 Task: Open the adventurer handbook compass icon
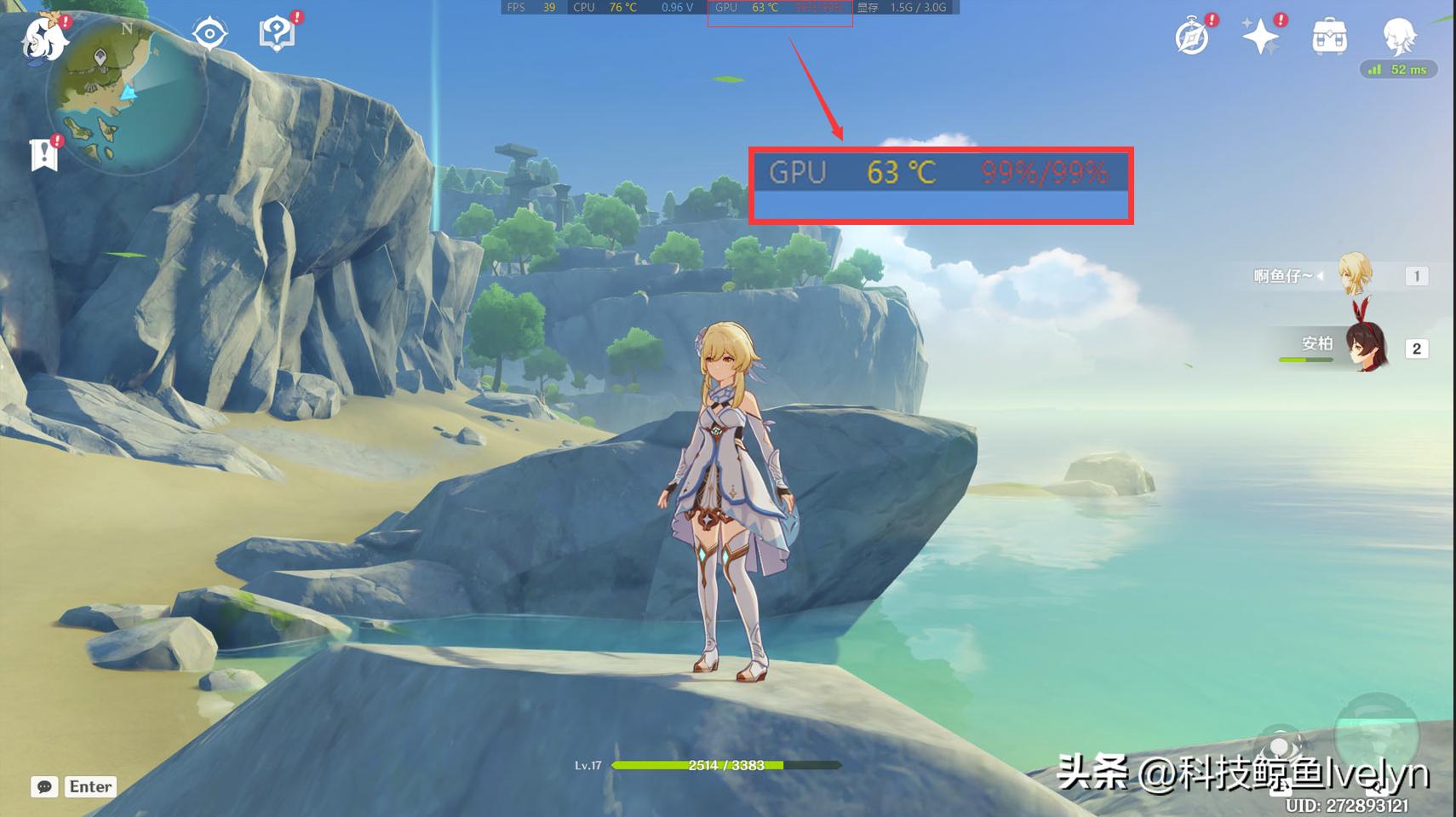pyautogui.click(x=1192, y=37)
